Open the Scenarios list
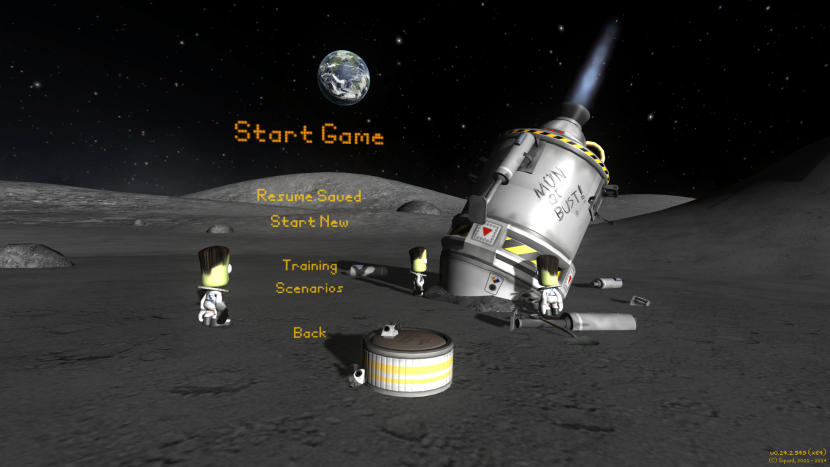Screen dimensions: 830x467 coord(309,288)
